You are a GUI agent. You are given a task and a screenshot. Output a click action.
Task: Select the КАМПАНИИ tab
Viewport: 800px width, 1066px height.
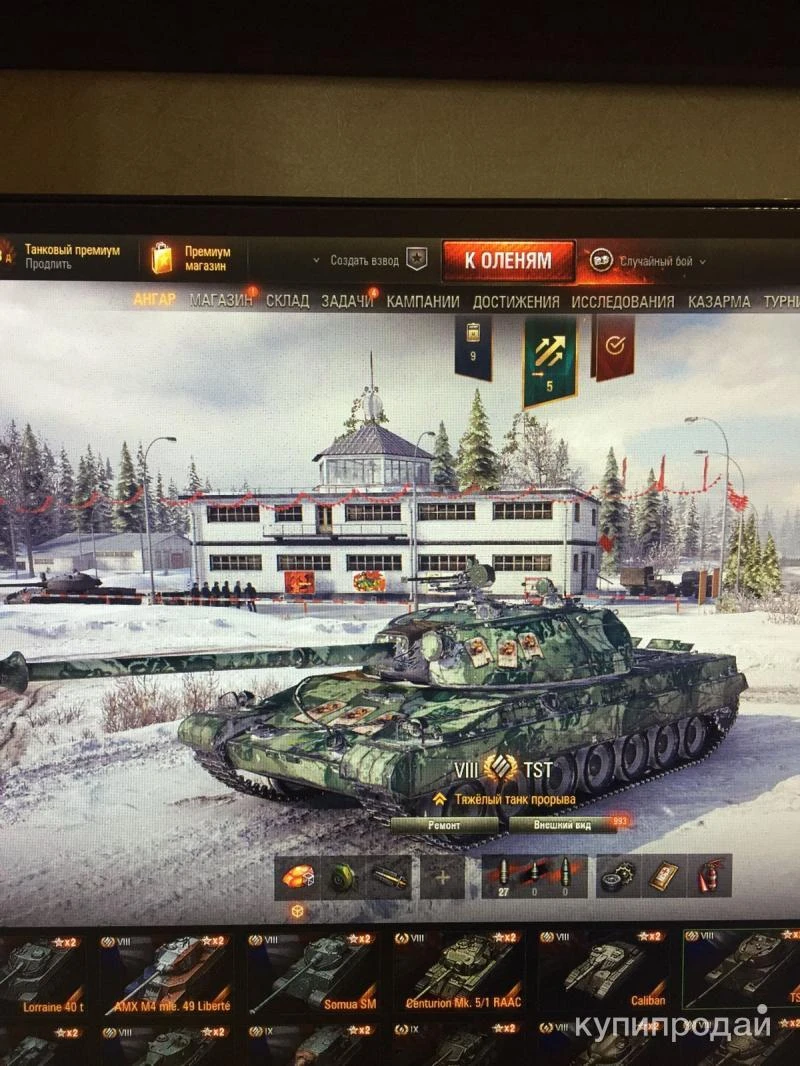click(x=423, y=300)
